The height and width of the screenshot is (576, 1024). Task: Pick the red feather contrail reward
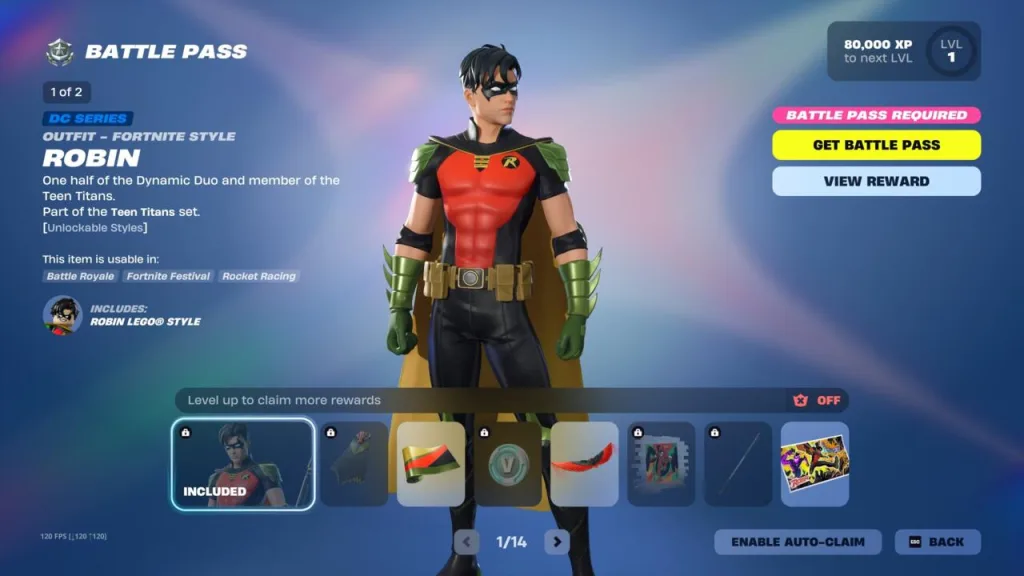[x=584, y=464]
